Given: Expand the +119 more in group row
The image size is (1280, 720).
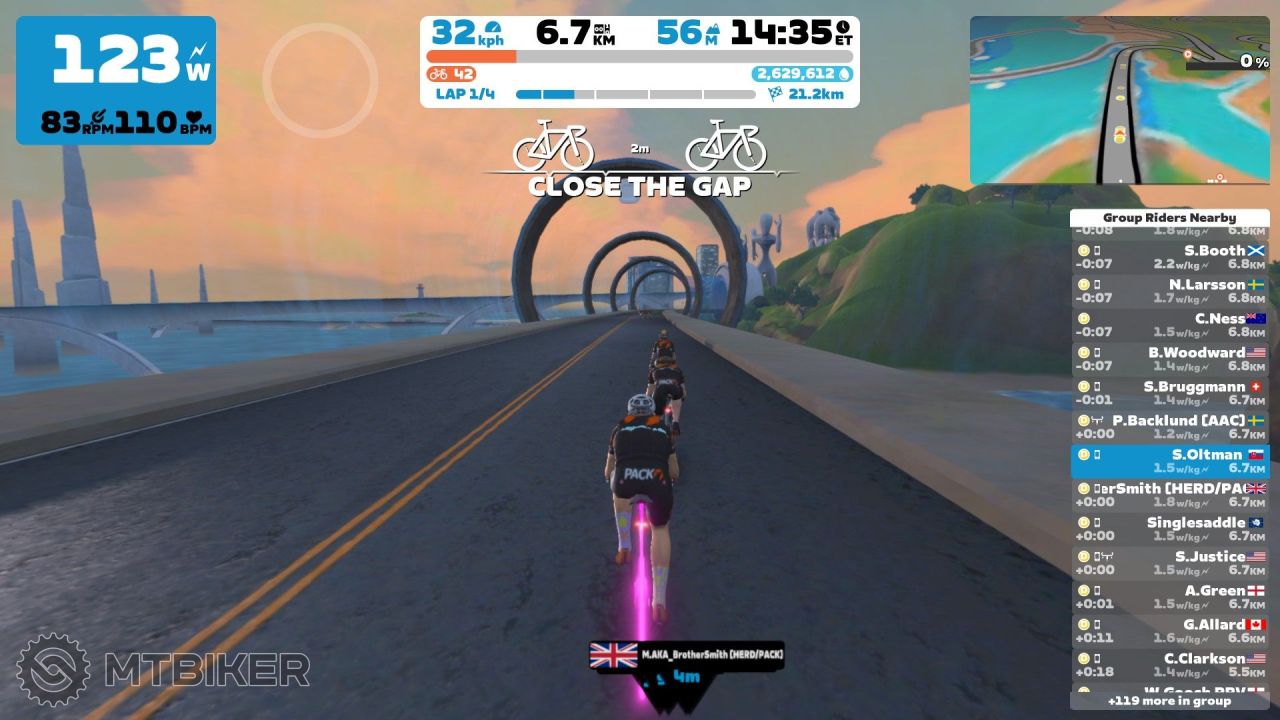Looking at the screenshot, I should click(x=1169, y=701).
